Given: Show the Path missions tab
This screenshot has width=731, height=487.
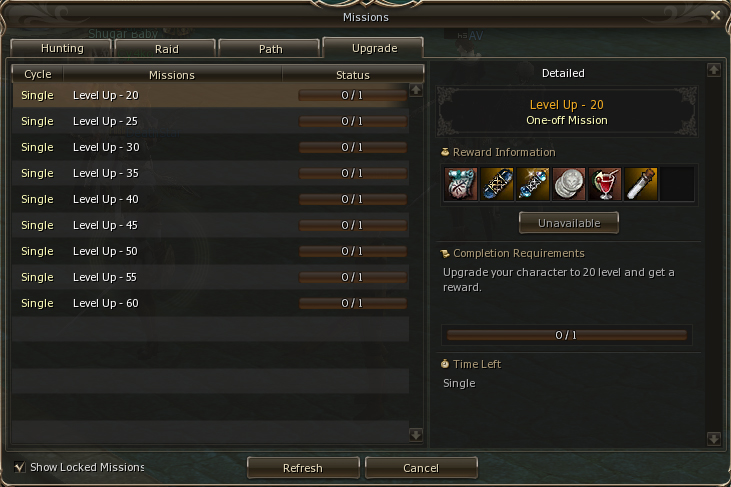Looking at the screenshot, I should click(x=270, y=48).
